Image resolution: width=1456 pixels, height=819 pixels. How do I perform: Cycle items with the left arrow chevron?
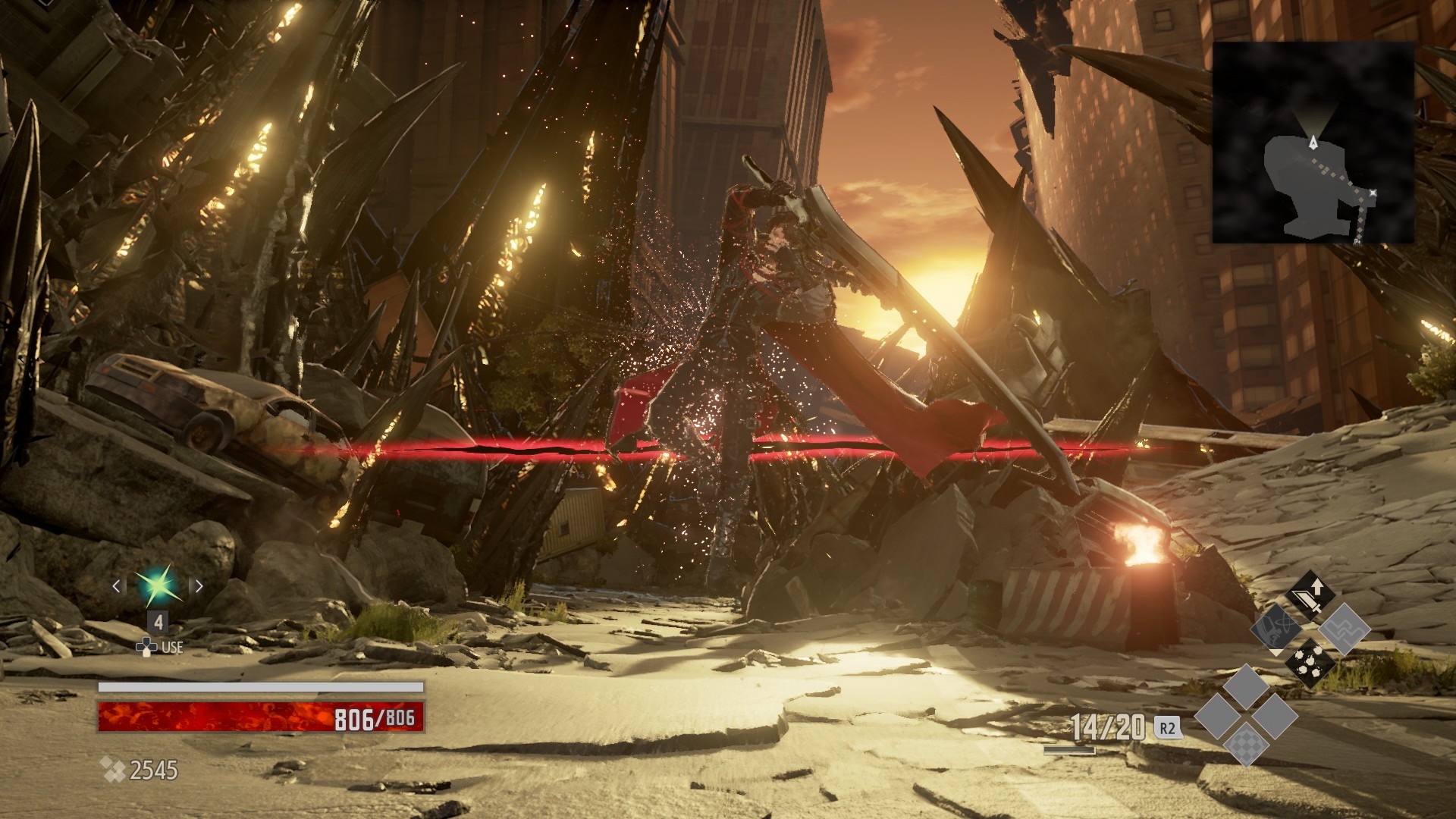(117, 586)
